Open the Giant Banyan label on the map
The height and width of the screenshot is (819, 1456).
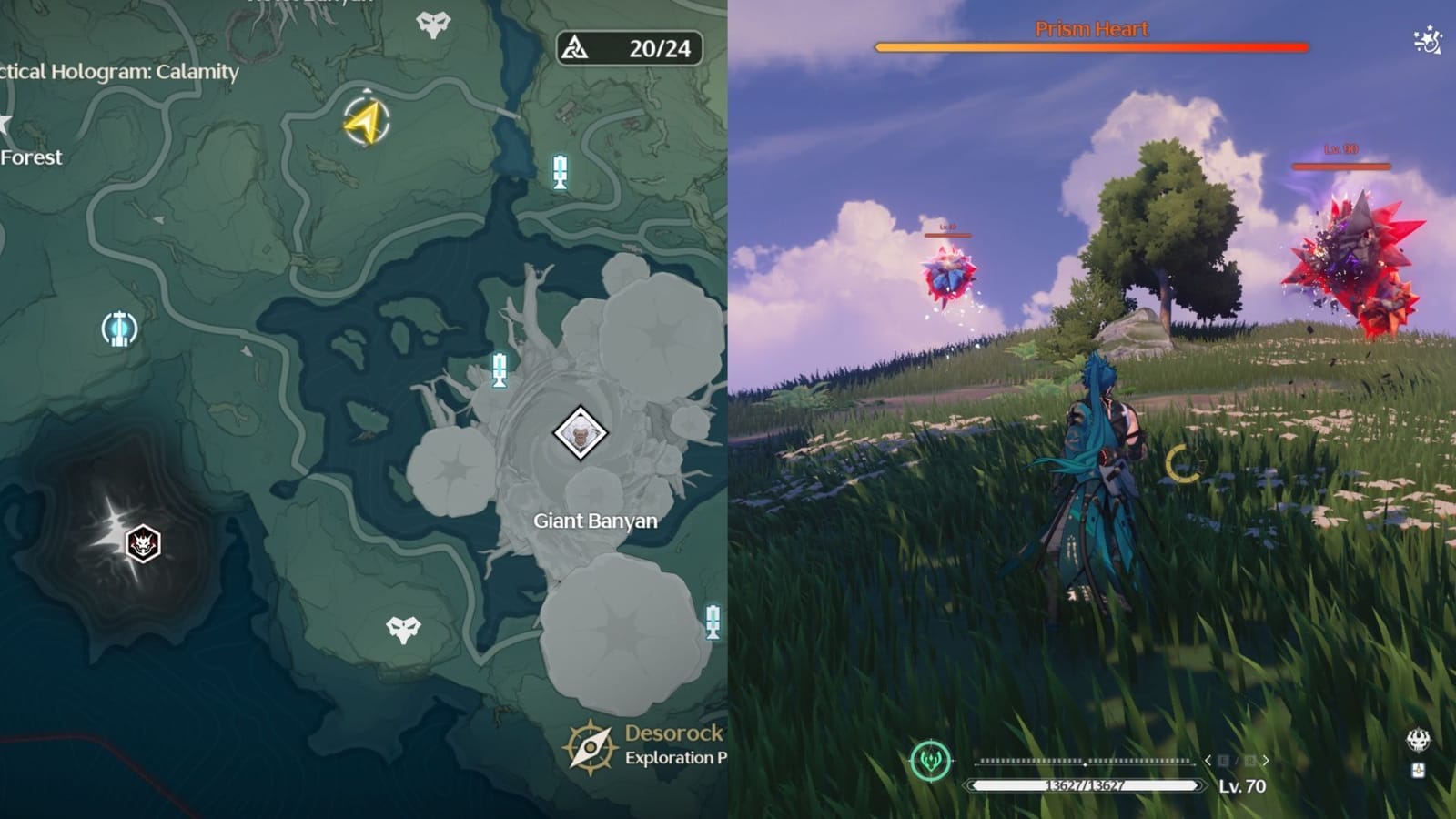pos(593,521)
